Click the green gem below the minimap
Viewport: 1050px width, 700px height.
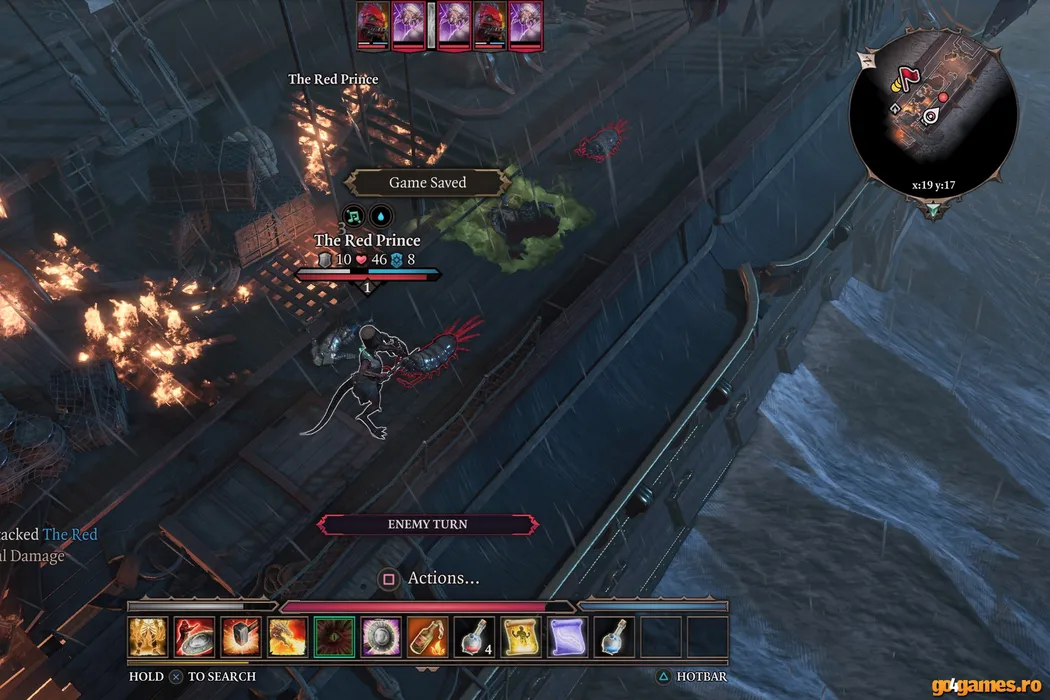point(933,210)
